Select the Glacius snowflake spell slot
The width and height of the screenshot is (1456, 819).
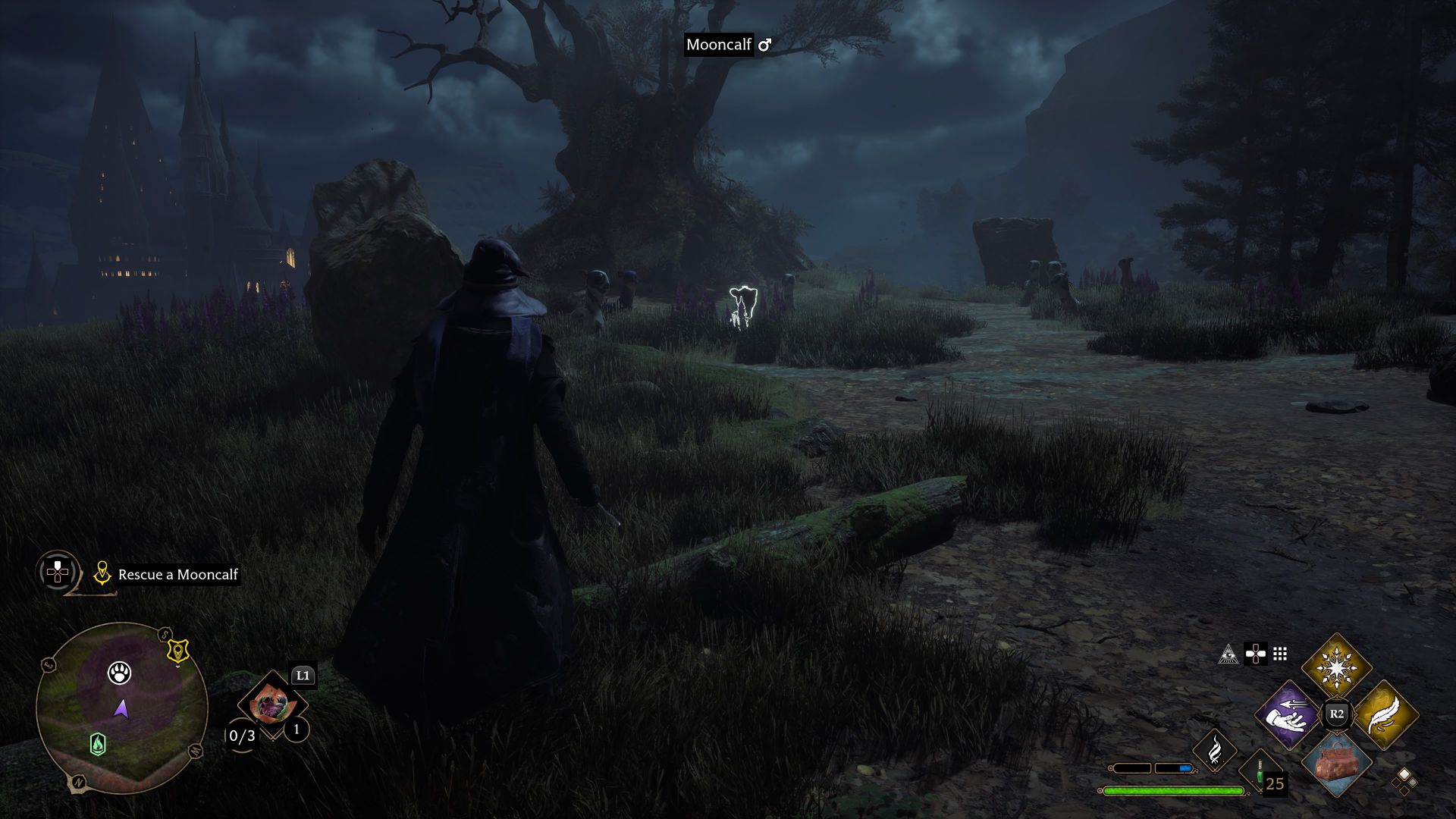tap(1336, 668)
